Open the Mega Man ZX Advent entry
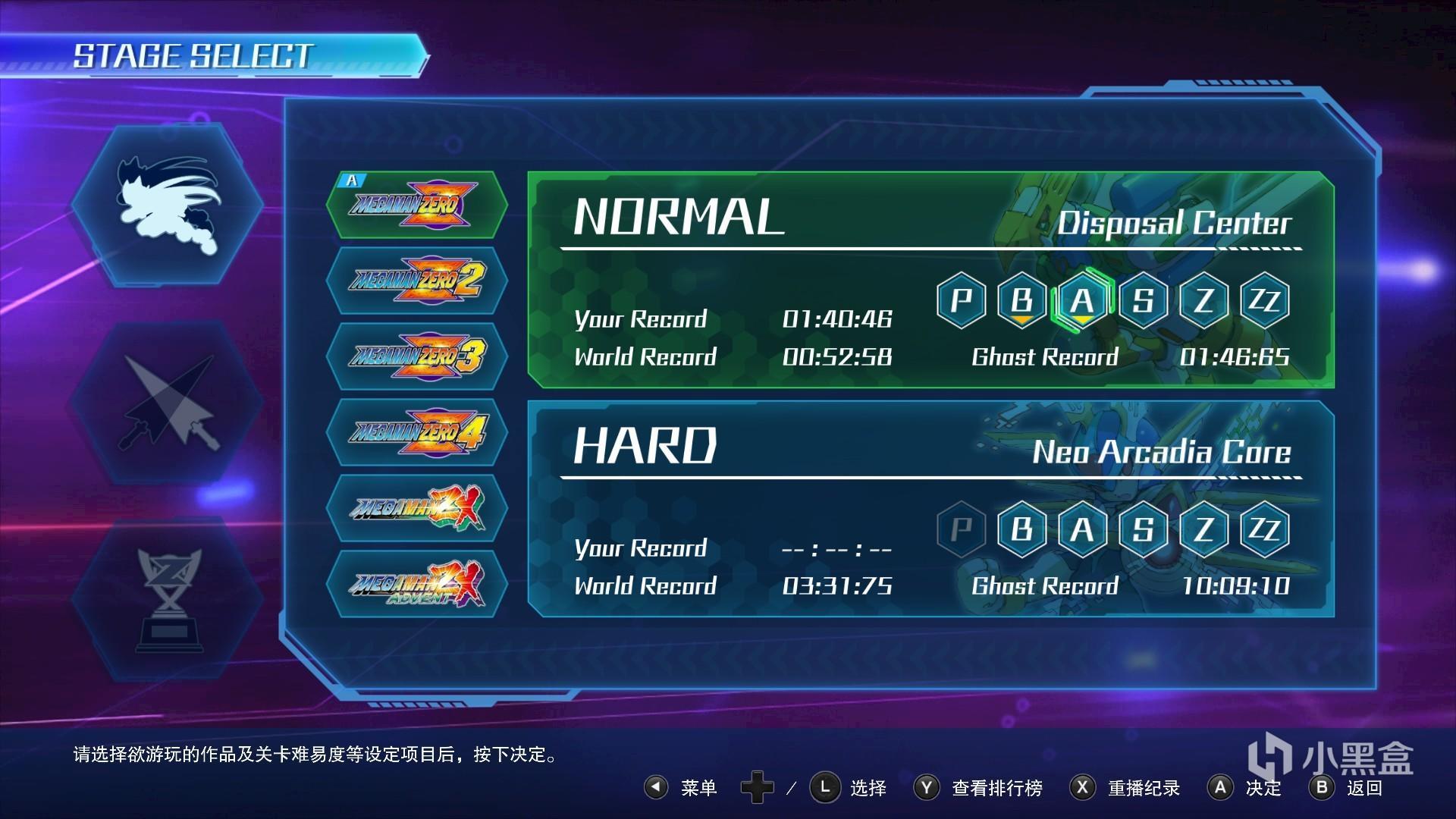The image size is (1456, 819). point(416,584)
